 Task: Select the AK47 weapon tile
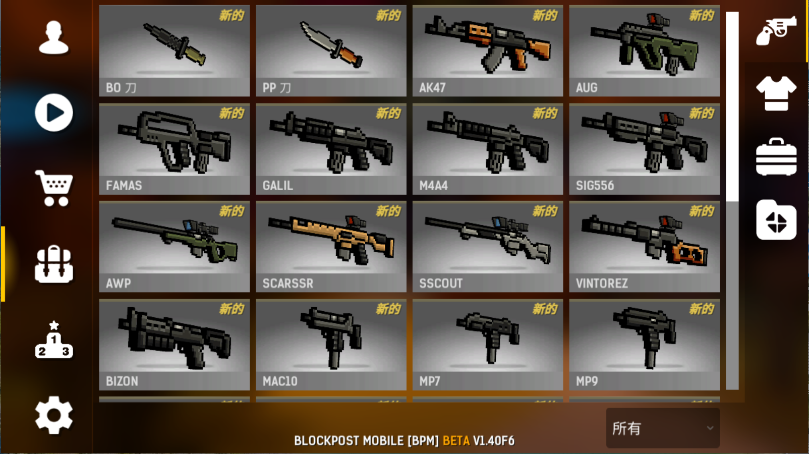(488, 50)
